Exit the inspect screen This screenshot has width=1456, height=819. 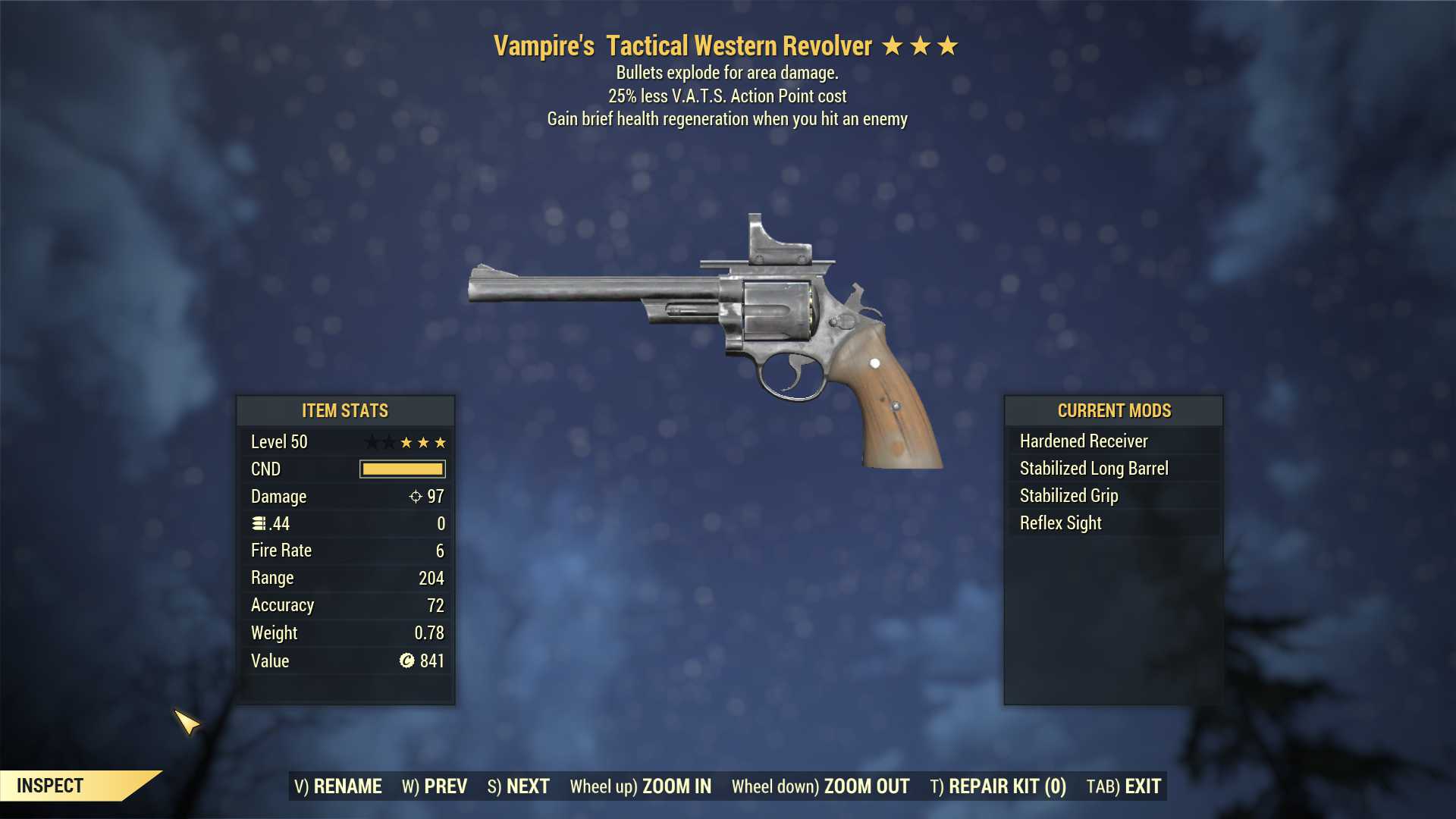1124,786
